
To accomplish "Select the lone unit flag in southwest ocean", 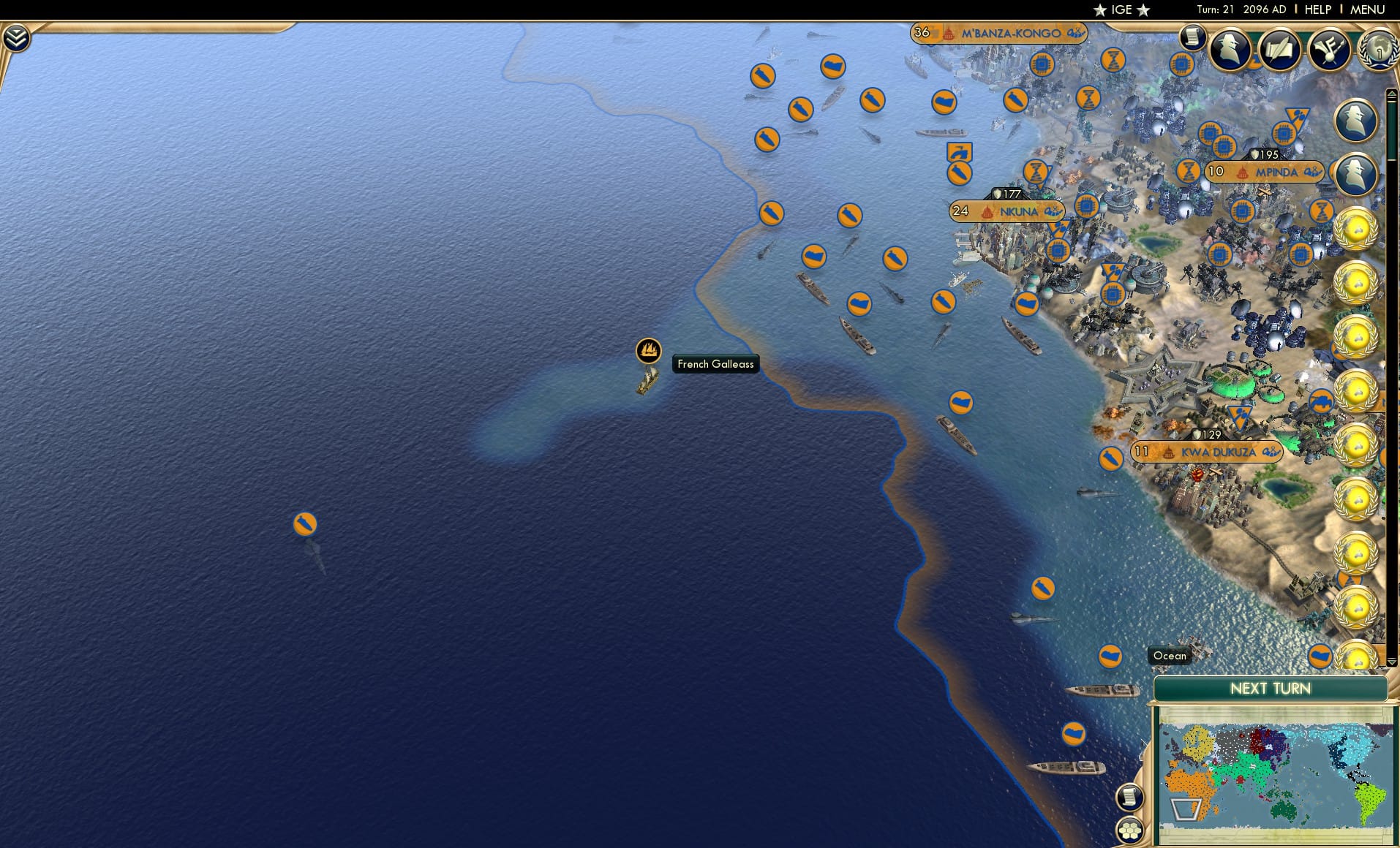I will [304, 523].
